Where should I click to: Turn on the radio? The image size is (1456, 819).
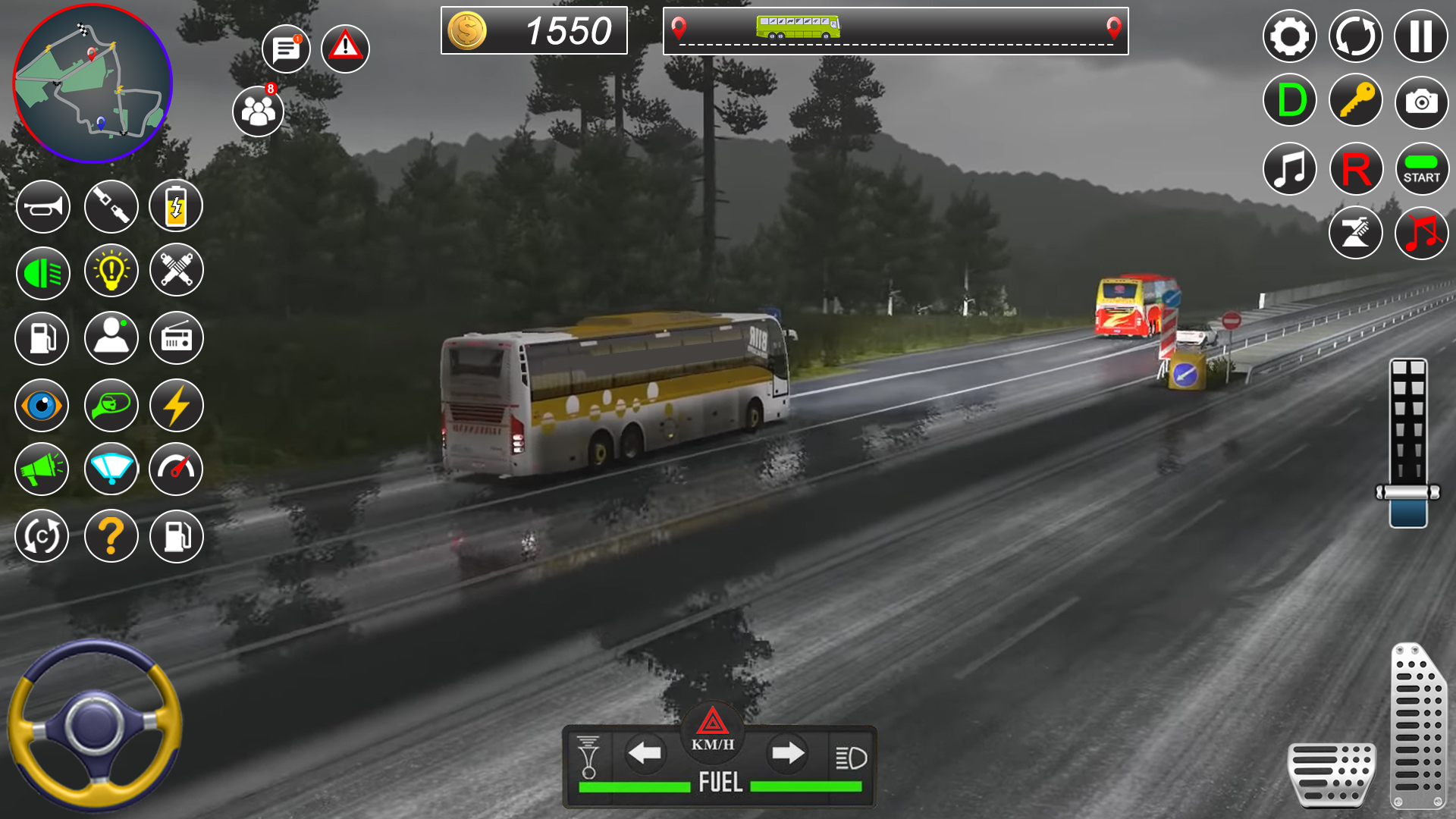(176, 339)
